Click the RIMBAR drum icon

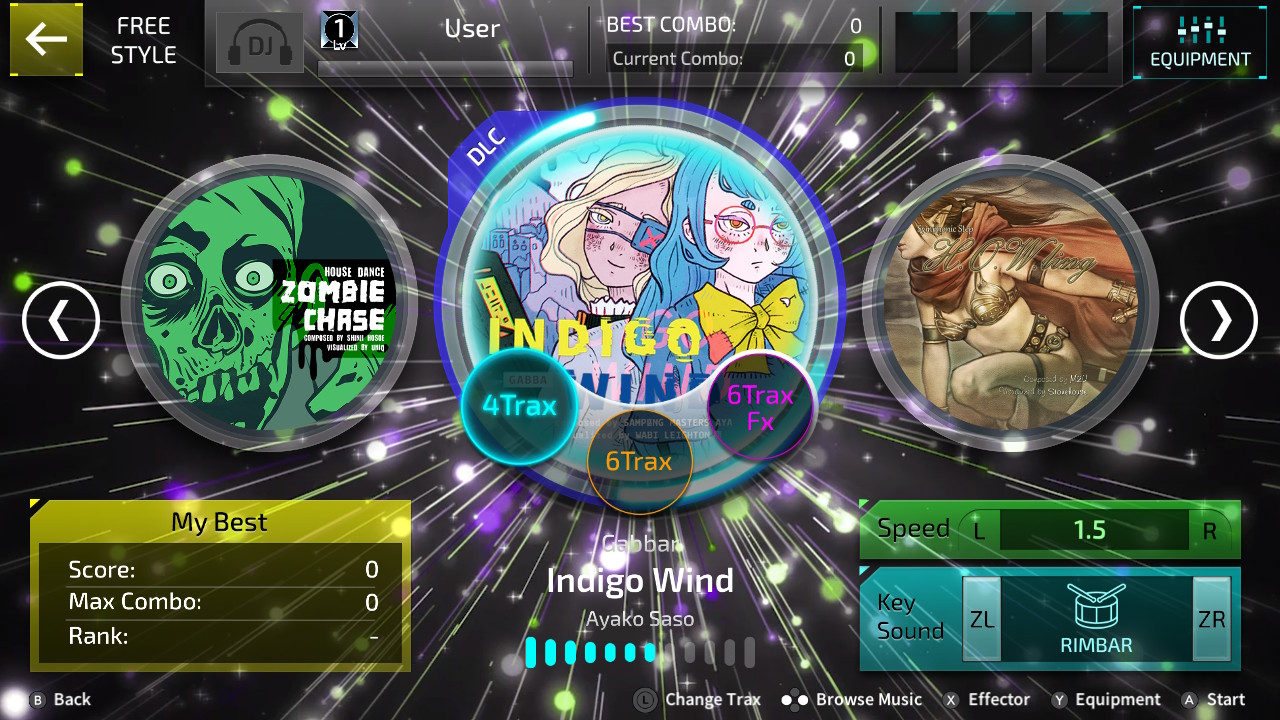coord(1096,610)
